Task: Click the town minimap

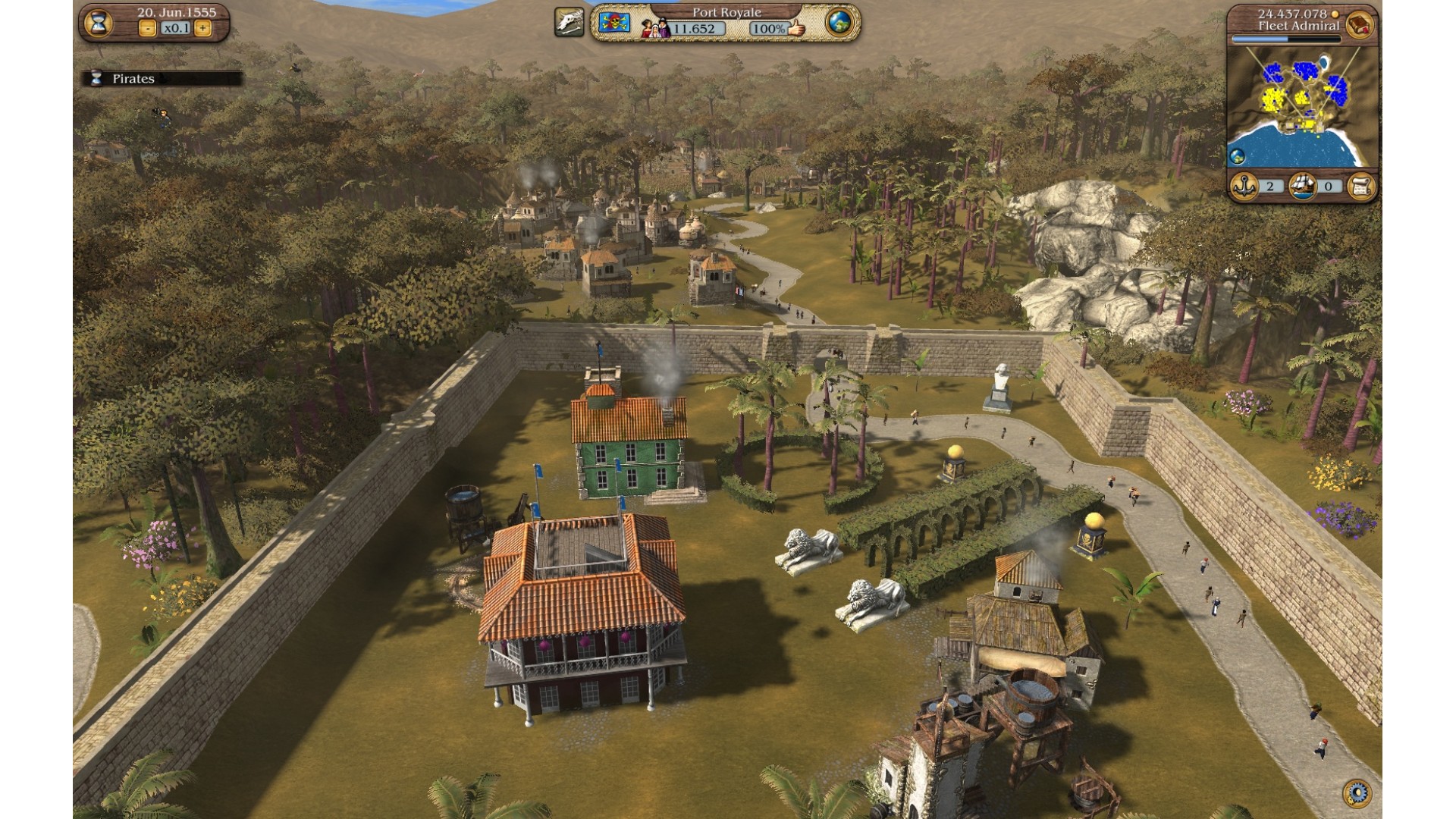Action: [1302, 106]
